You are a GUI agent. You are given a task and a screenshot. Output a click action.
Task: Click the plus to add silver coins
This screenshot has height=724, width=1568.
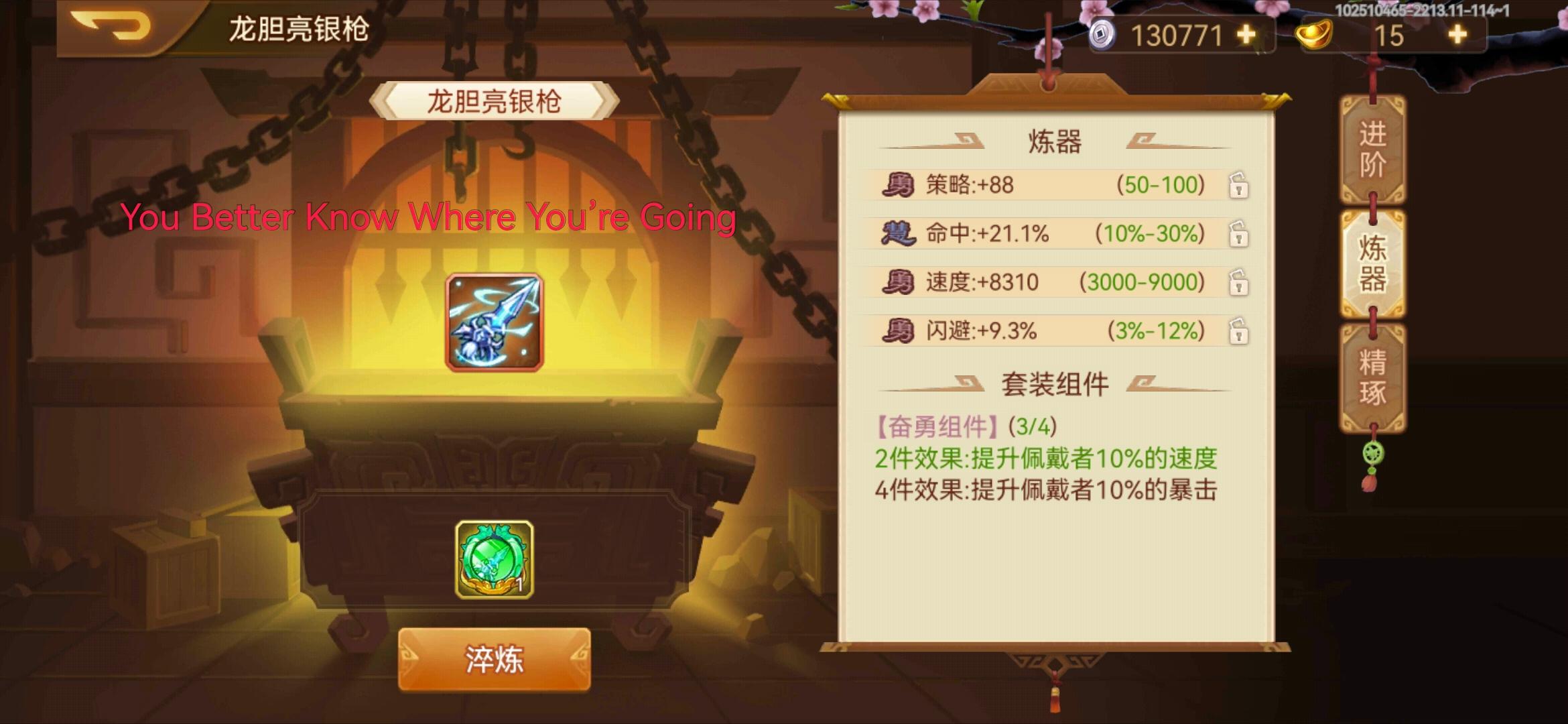1246,34
